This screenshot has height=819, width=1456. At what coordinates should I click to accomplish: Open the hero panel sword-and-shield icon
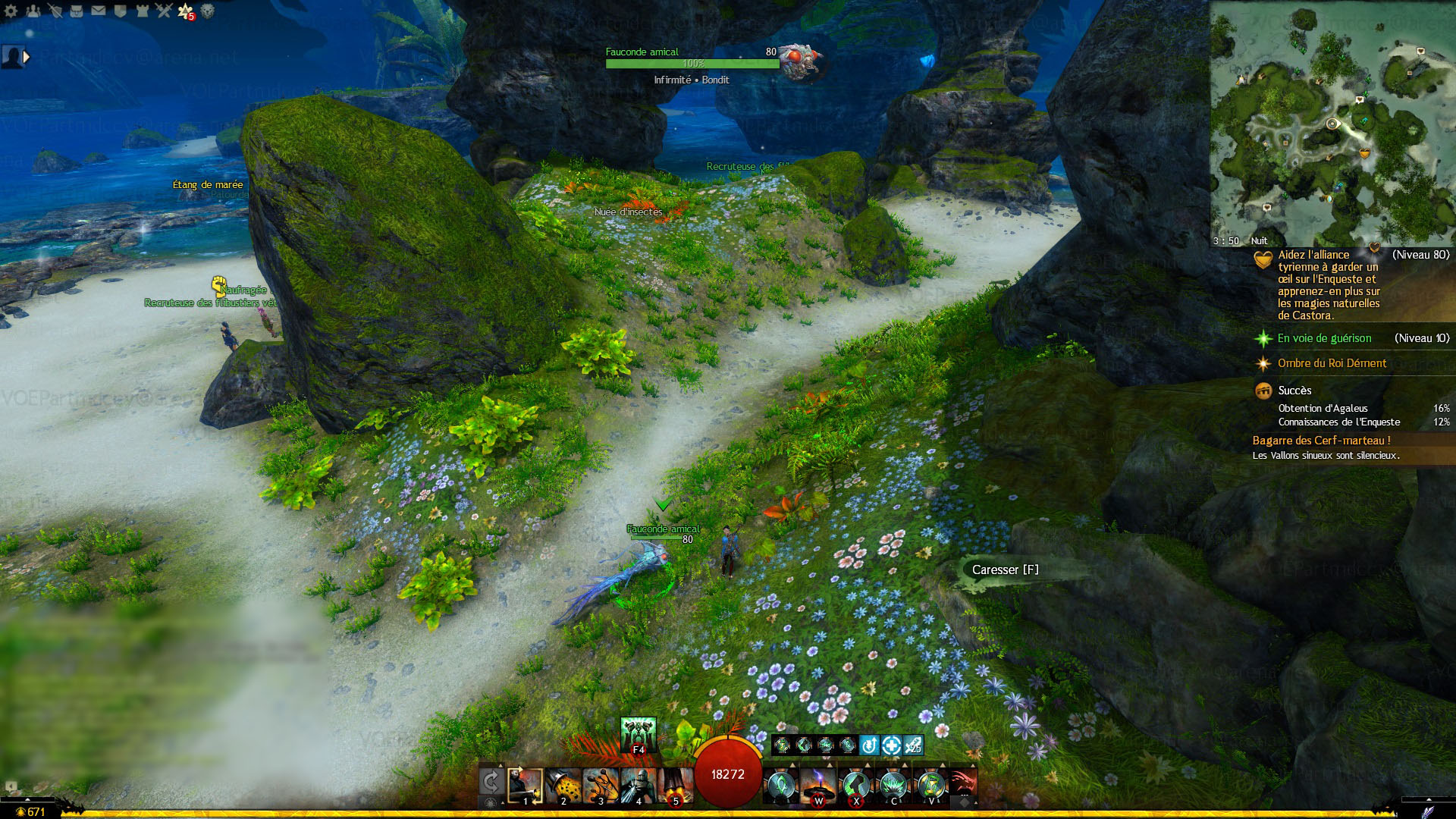click(x=55, y=11)
